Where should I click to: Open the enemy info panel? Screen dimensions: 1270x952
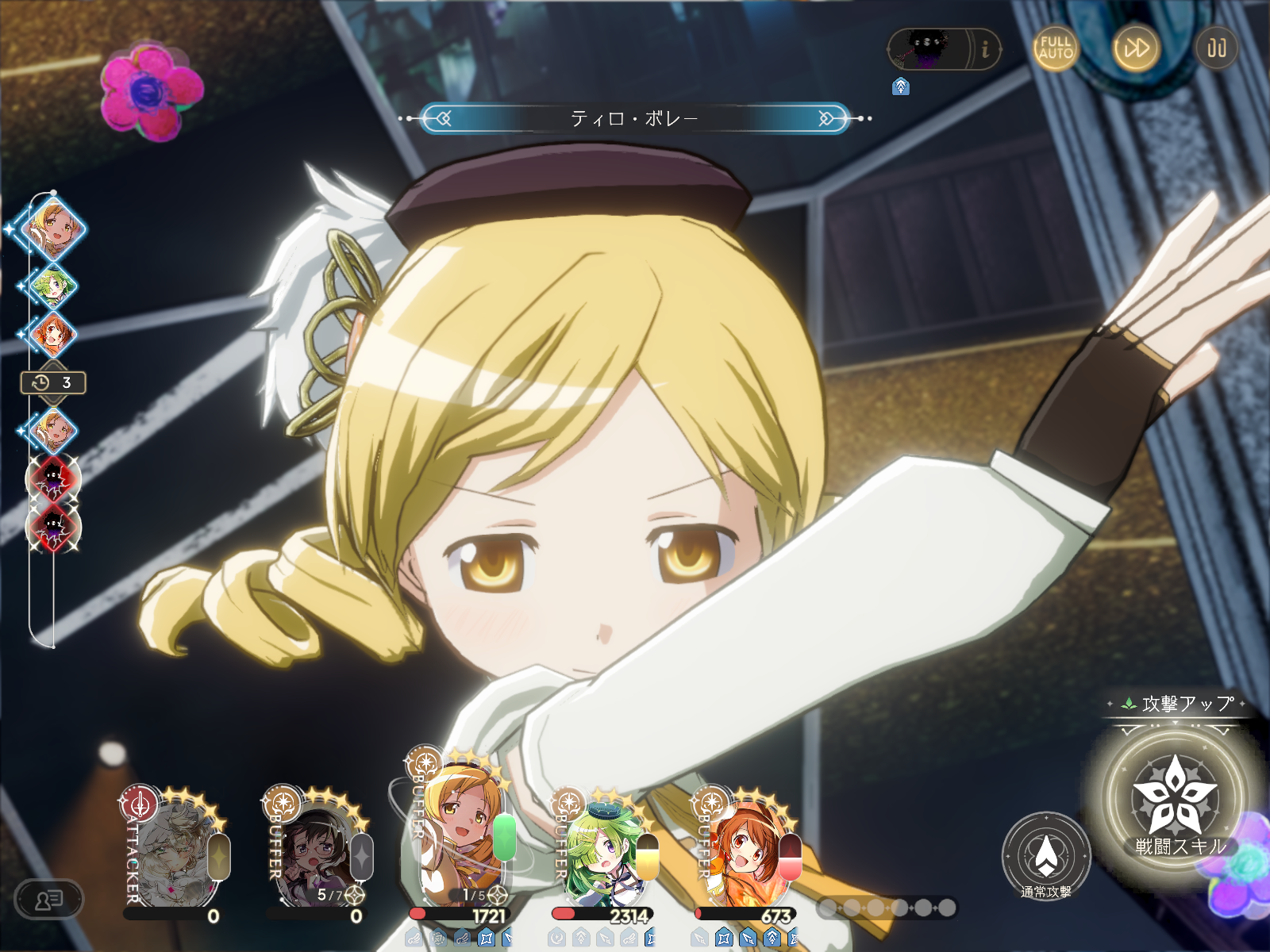click(985, 49)
